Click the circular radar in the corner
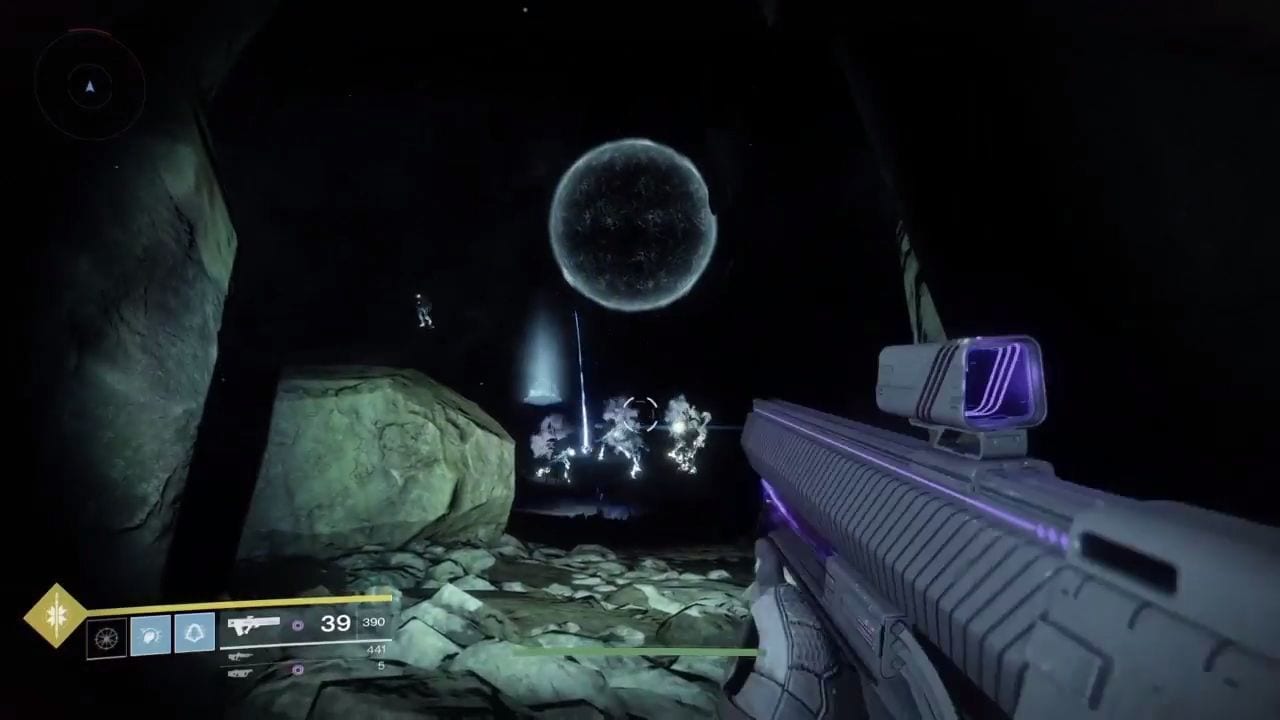This screenshot has height=720, width=1280. (x=90, y=87)
